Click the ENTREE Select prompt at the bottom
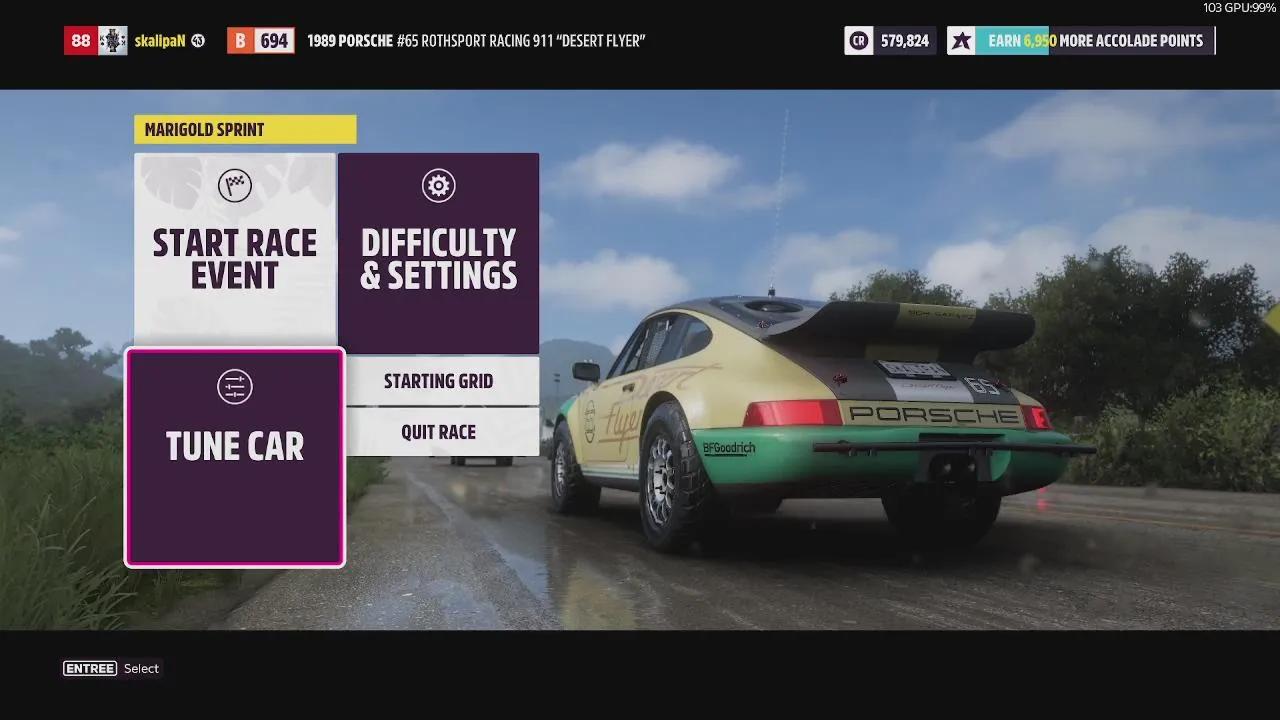 (112, 668)
